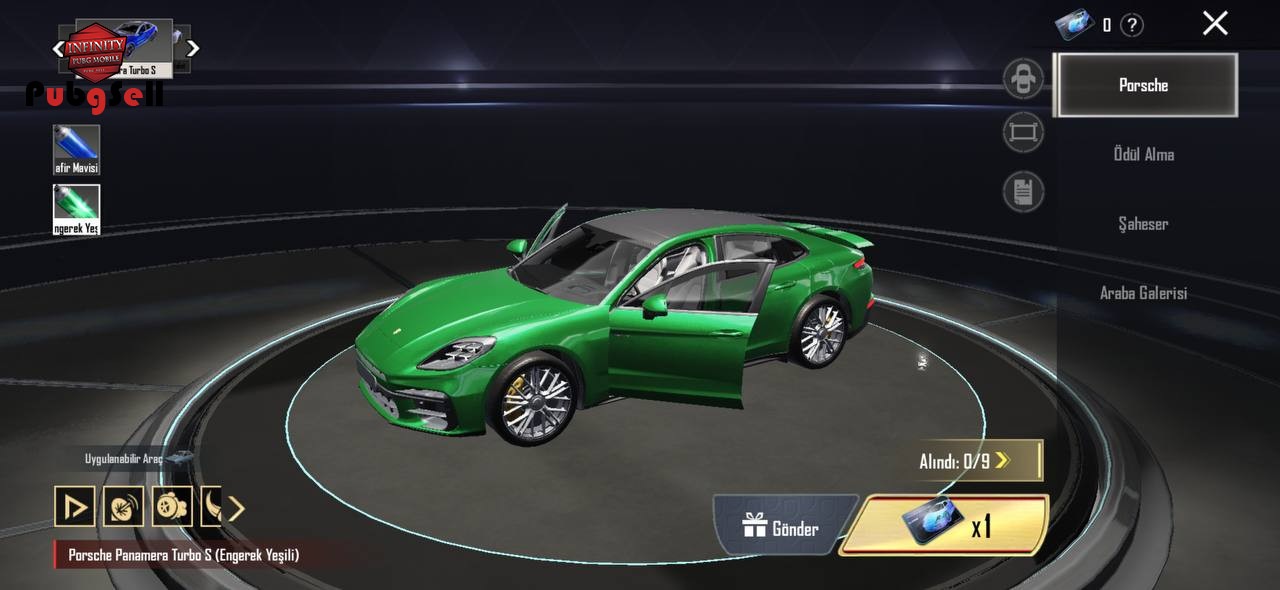Click the Gönder gift button
Screen dimensions: 1280x590
tap(782, 528)
